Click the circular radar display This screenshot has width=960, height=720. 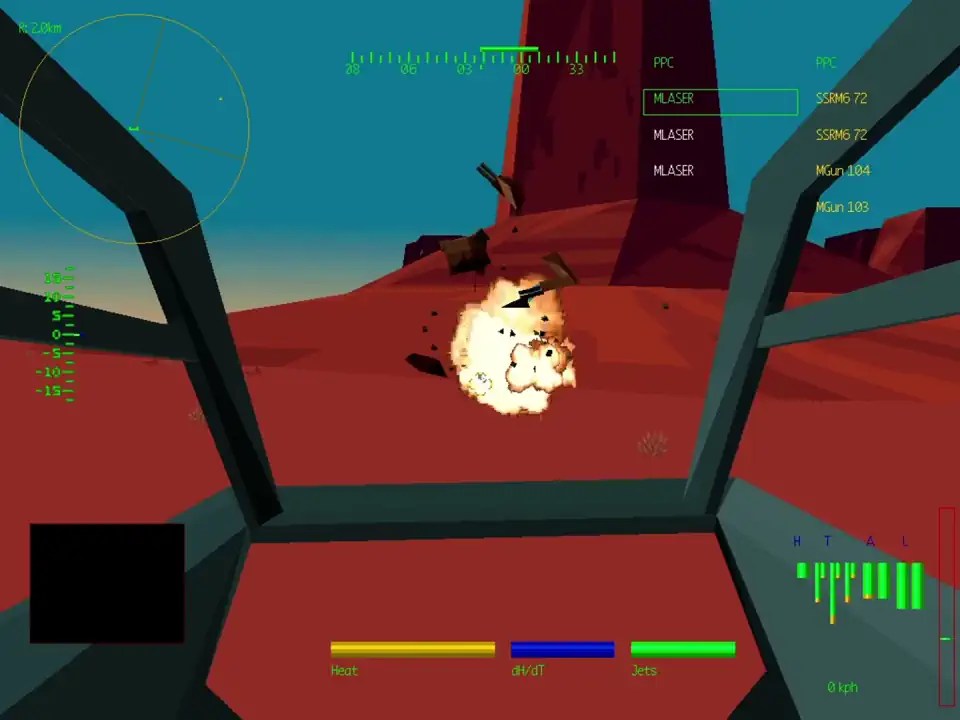pyautogui.click(x=134, y=129)
